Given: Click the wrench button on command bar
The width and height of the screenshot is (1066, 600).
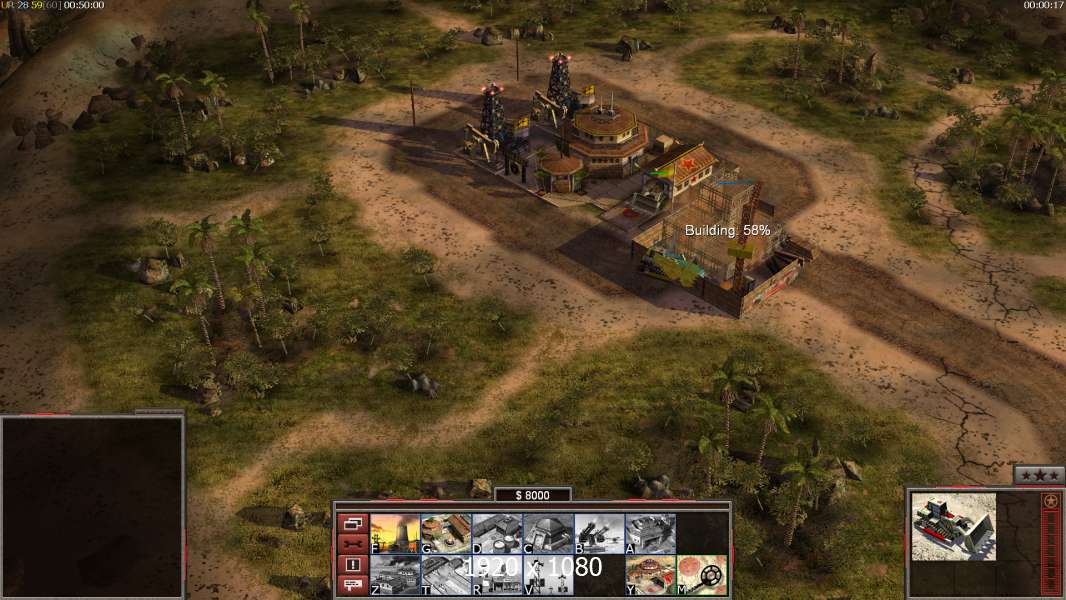Looking at the screenshot, I should click(352, 544).
